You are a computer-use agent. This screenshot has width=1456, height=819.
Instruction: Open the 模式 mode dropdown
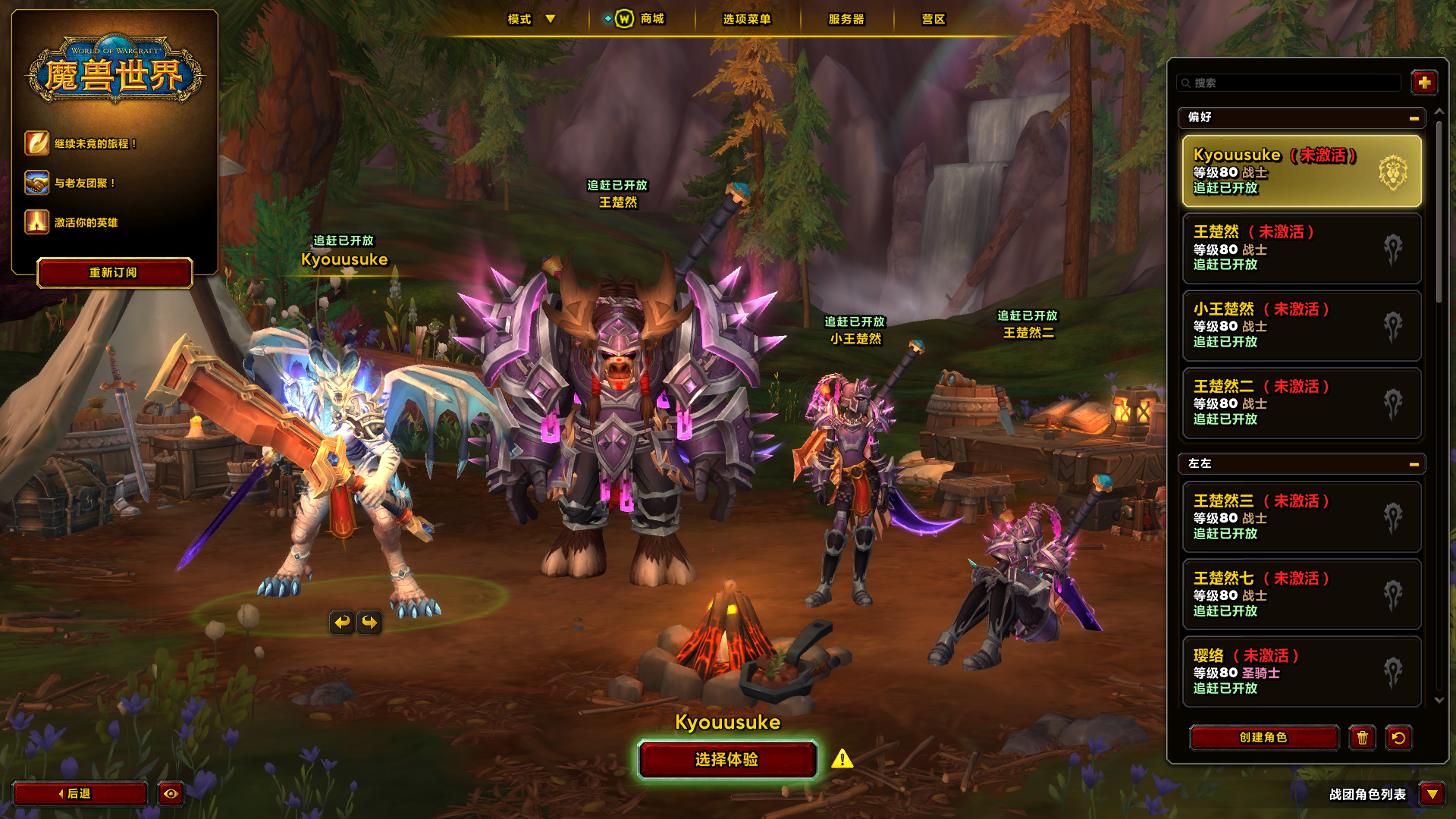point(532,19)
